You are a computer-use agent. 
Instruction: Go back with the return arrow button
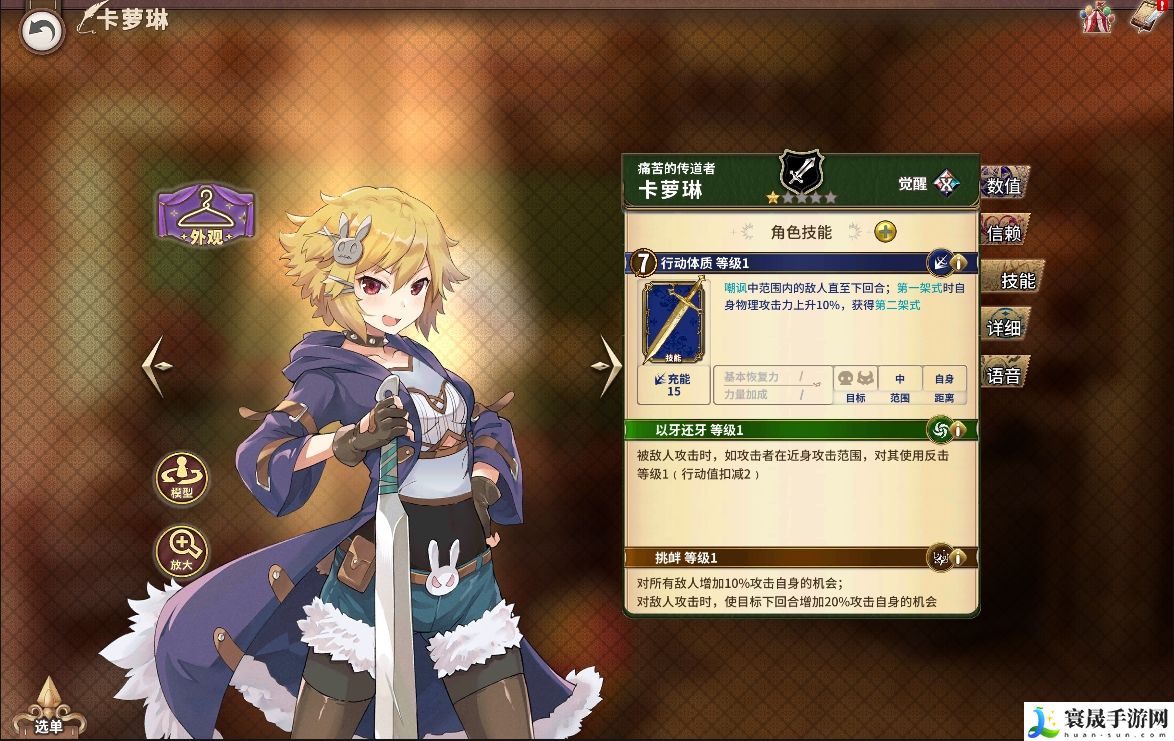coord(42,32)
